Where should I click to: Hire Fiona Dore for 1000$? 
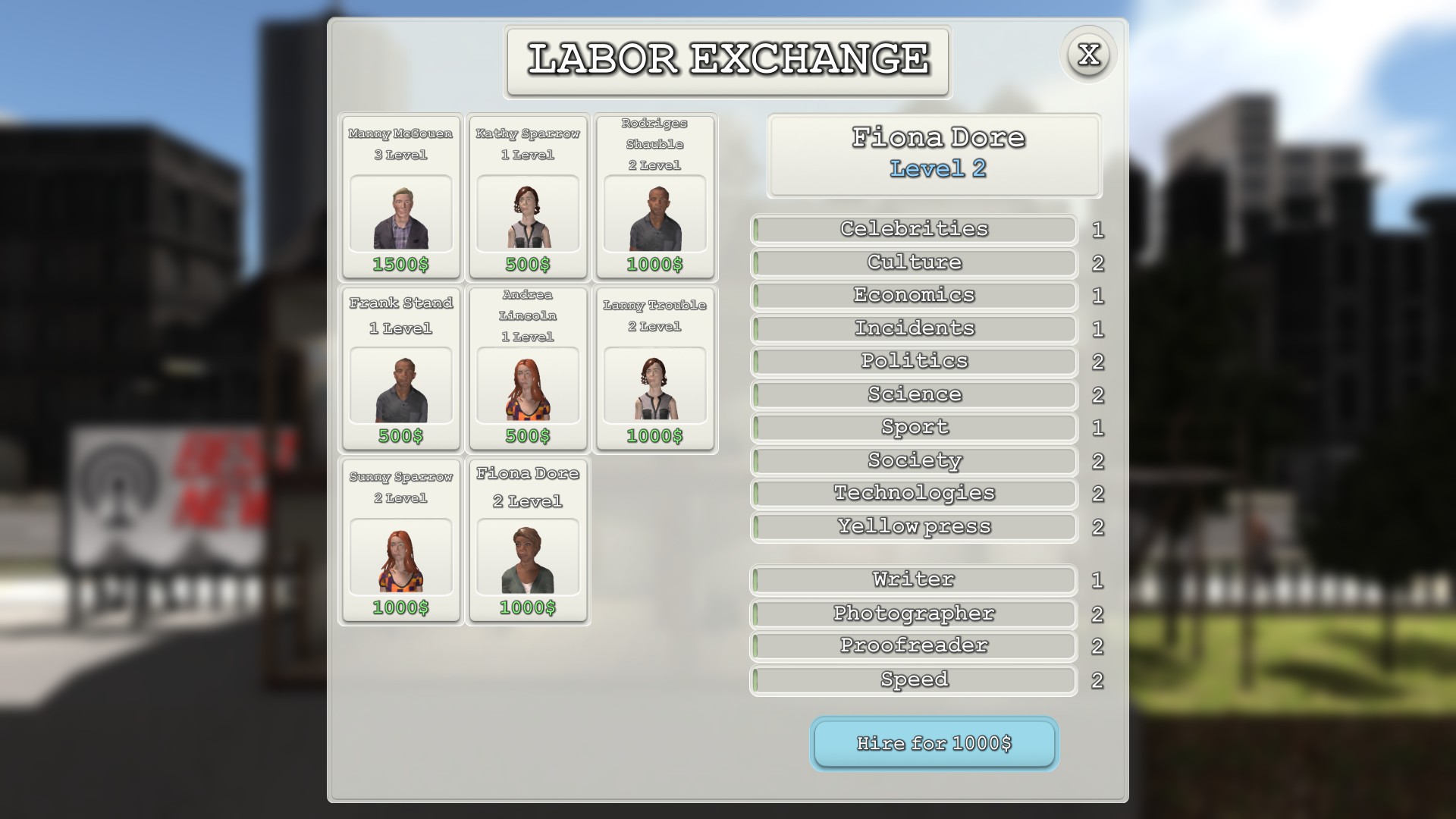point(934,744)
